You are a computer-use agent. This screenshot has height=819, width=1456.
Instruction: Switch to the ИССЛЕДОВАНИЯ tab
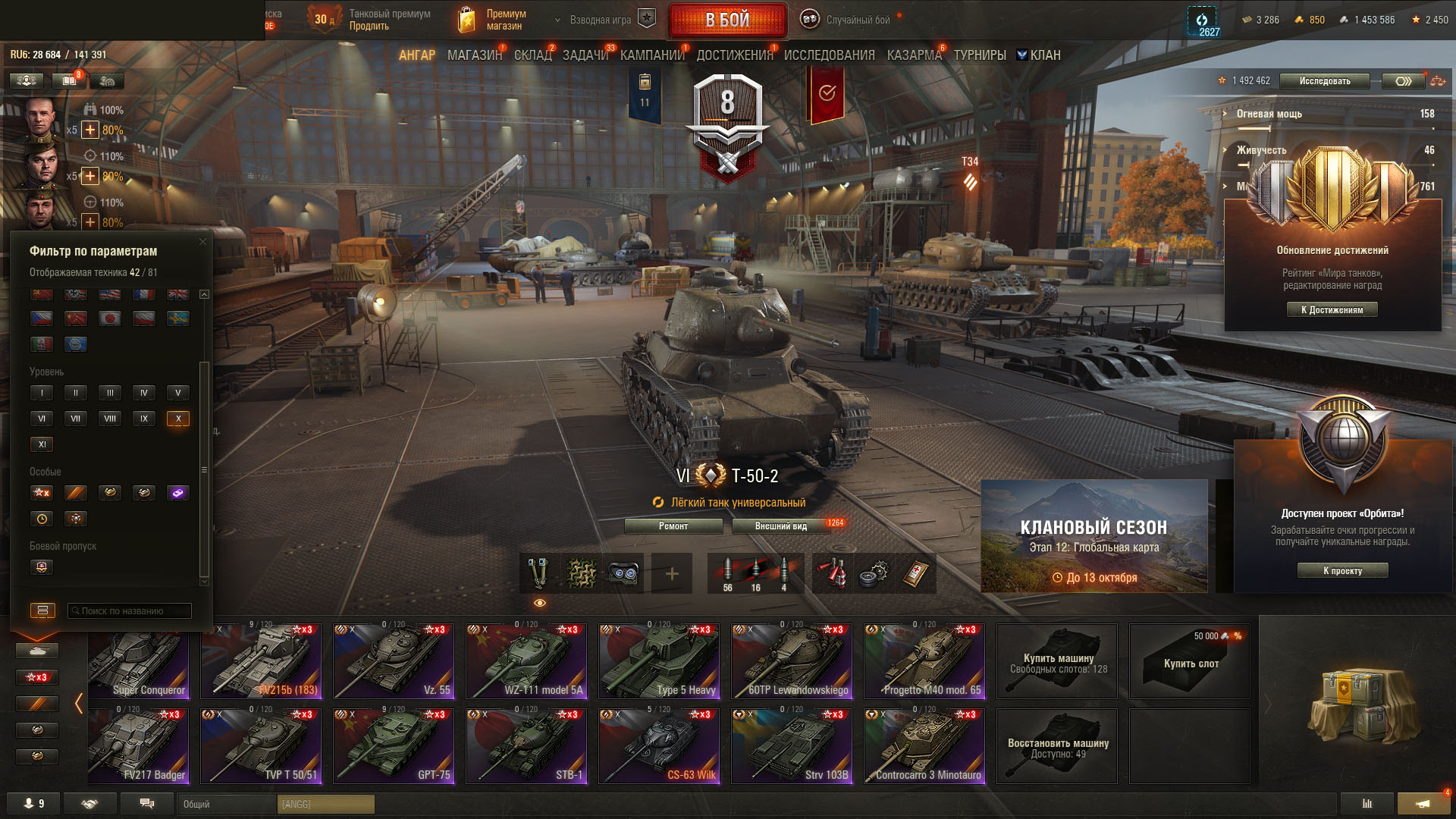(829, 55)
